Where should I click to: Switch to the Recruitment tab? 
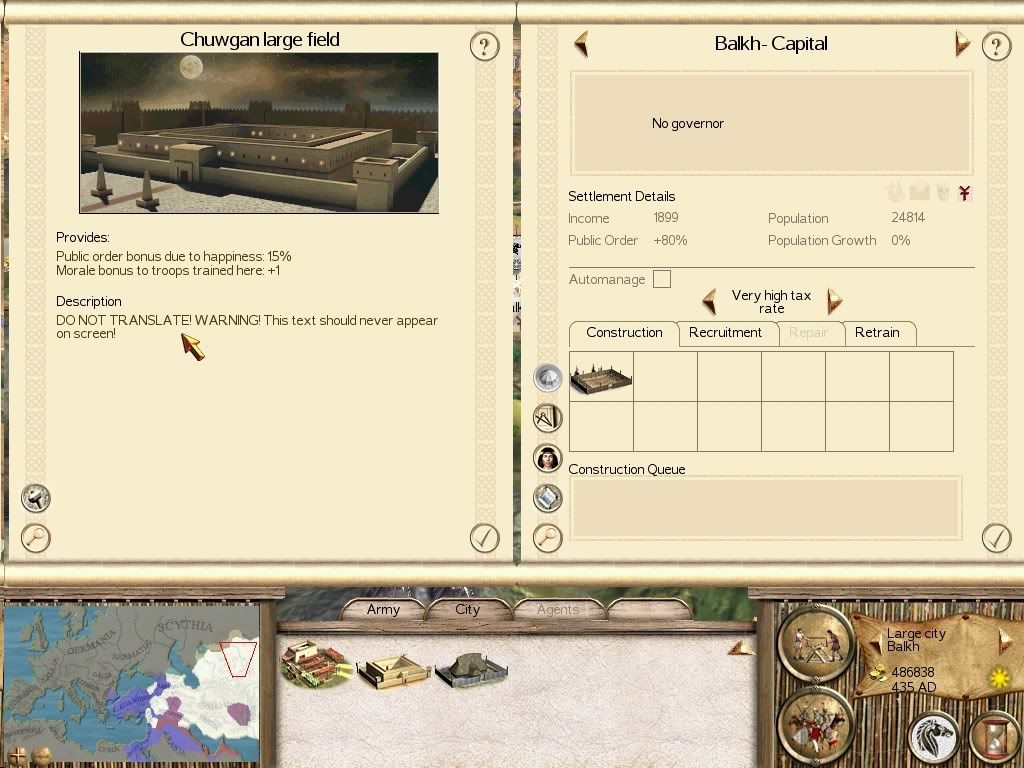725,333
